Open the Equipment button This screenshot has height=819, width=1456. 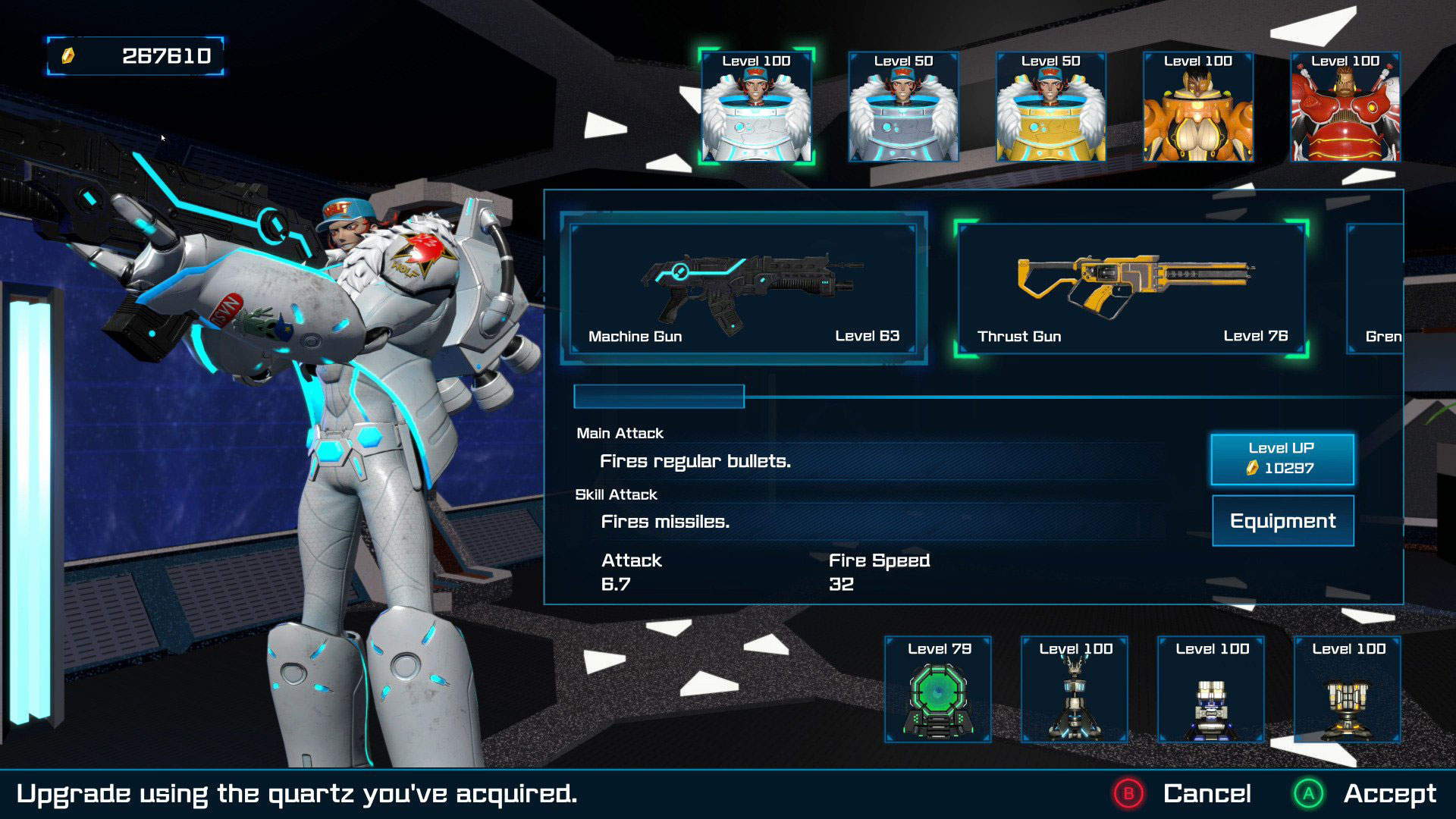[x=1282, y=521]
